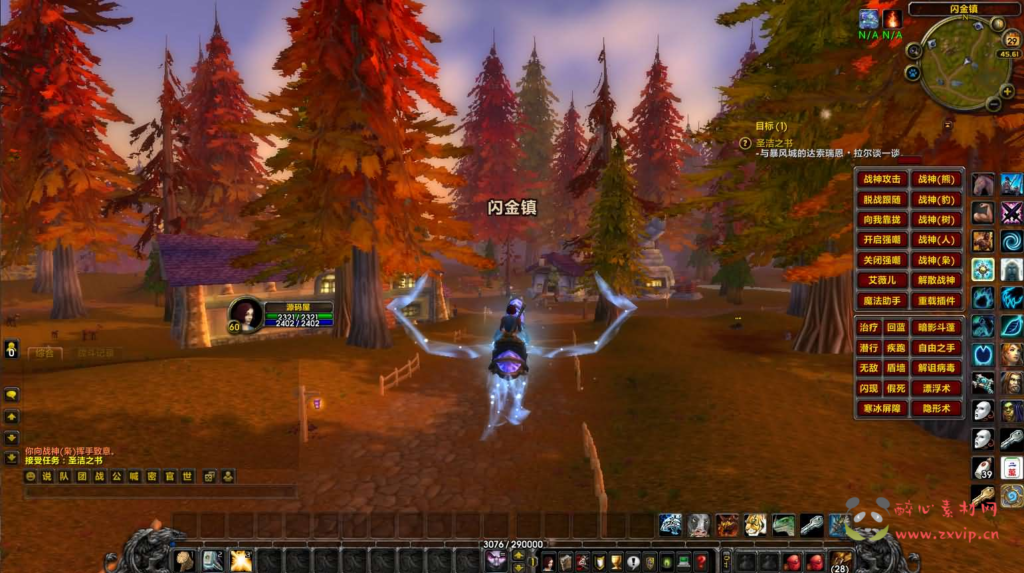Select the player portrait in the unit frame
The image size is (1024, 573).
point(246,314)
